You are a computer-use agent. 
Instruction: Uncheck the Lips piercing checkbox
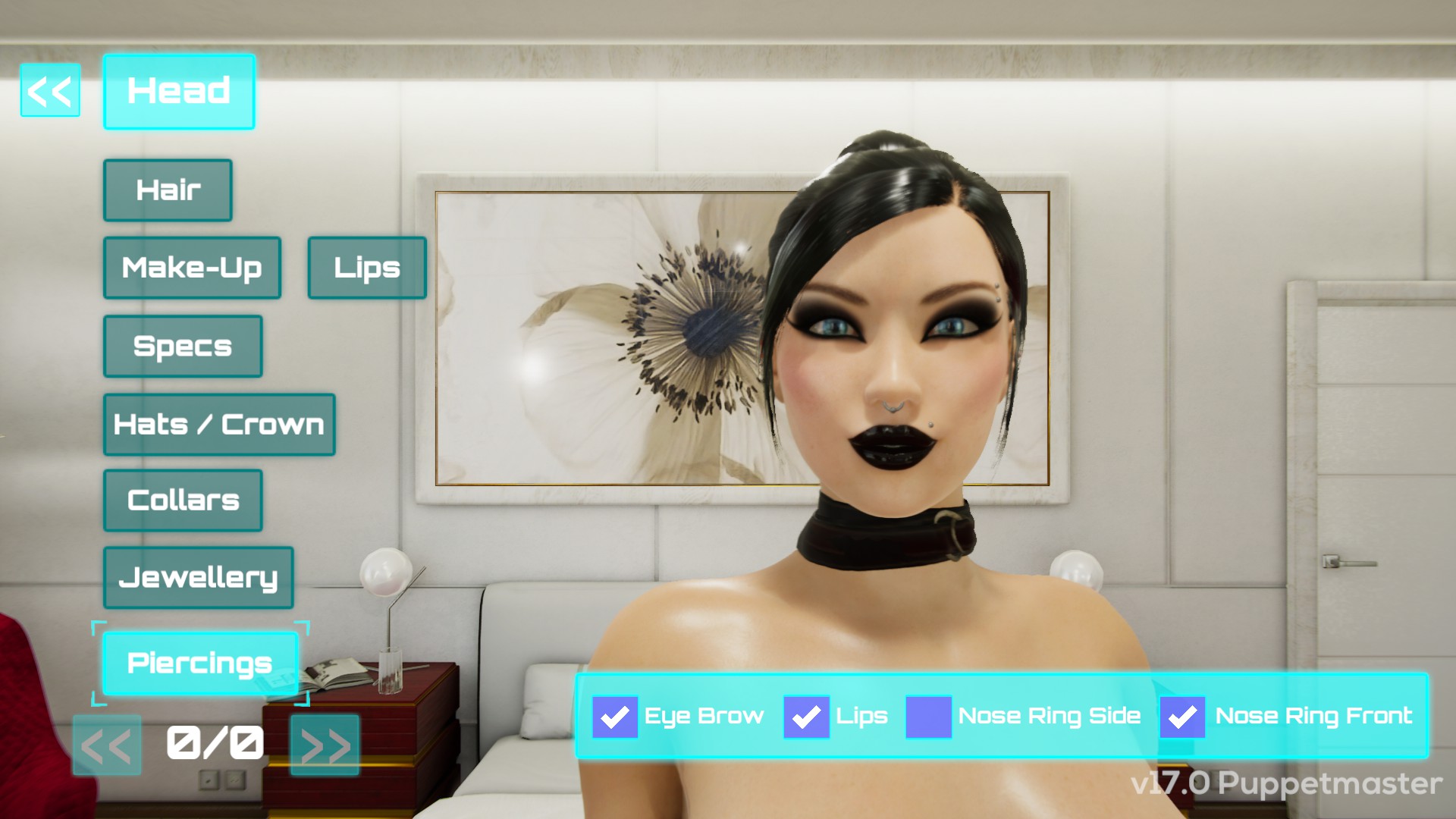806,717
